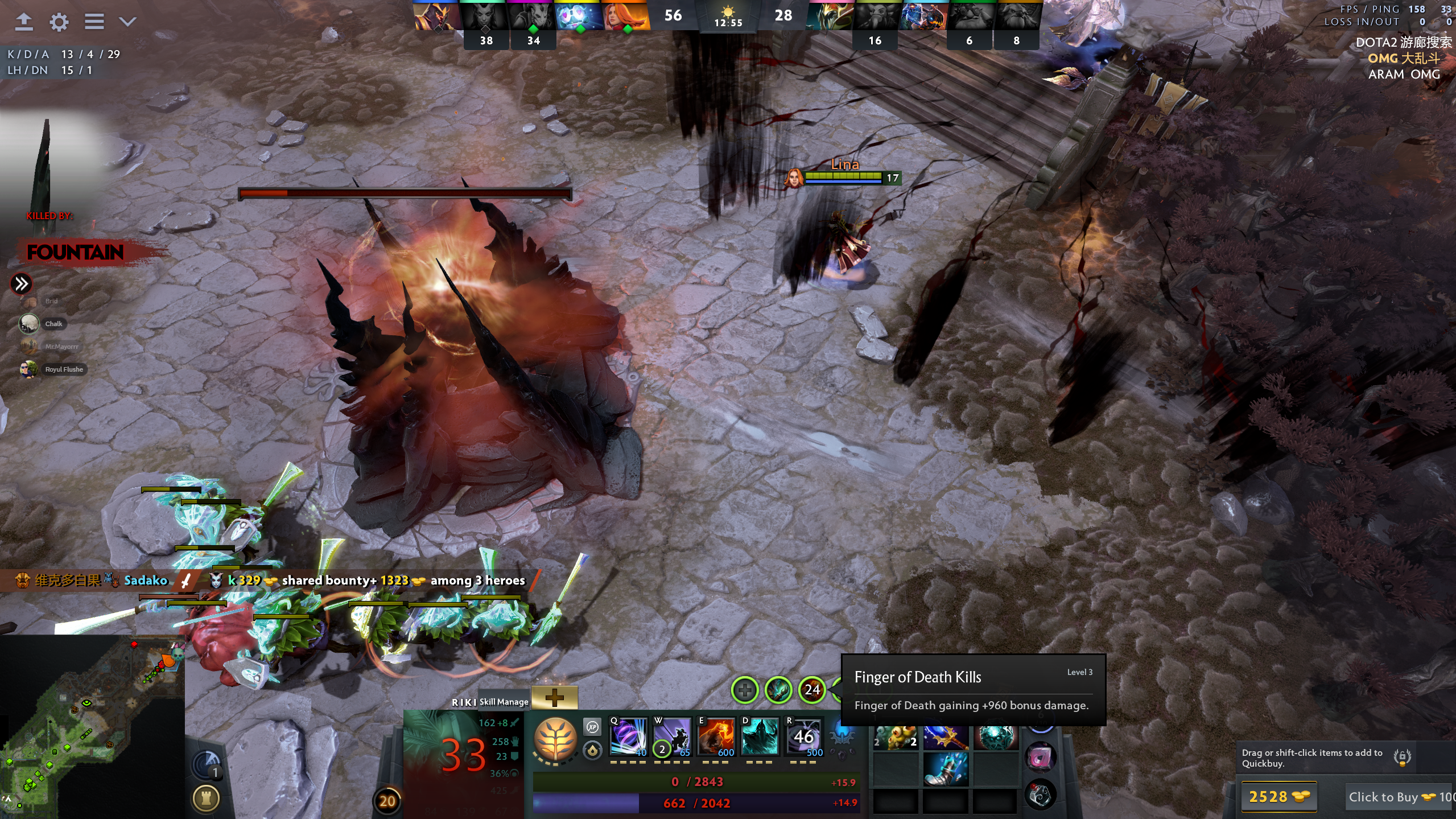Select Lina's portrait in the top bar
Viewport: 1456px width, 819px height.
point(626,16)
